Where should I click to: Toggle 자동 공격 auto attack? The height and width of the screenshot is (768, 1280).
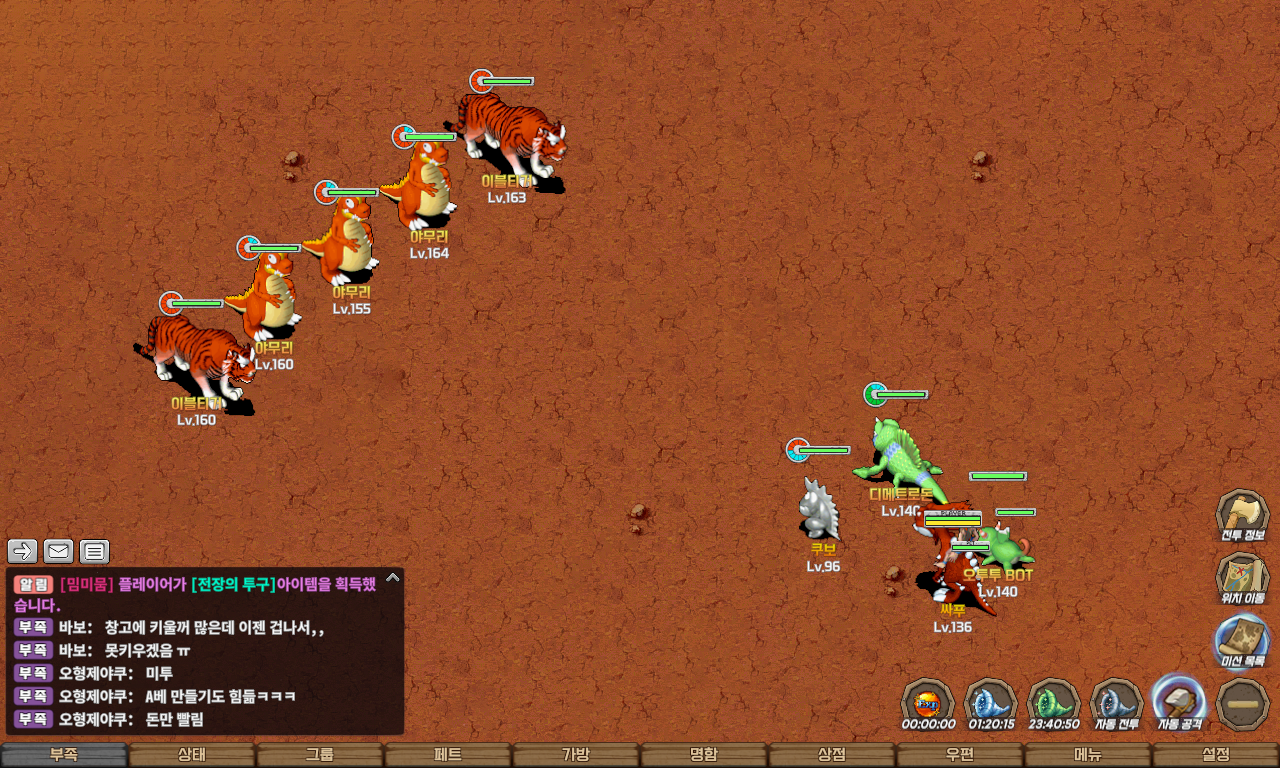[x=1180, y=702]
